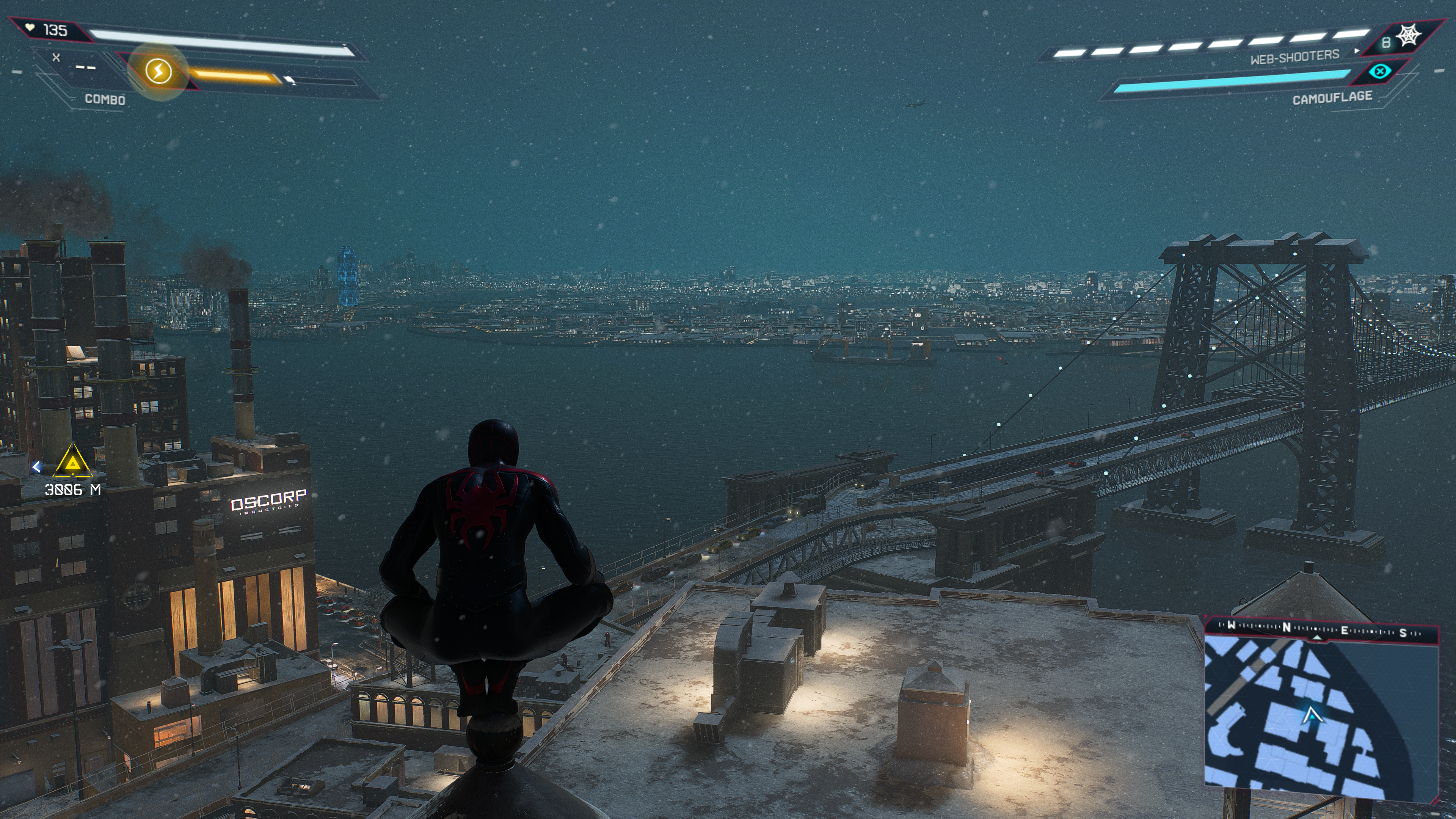Click the player arrow on the minimap

pyautogui.click(x=1311, y=717)
